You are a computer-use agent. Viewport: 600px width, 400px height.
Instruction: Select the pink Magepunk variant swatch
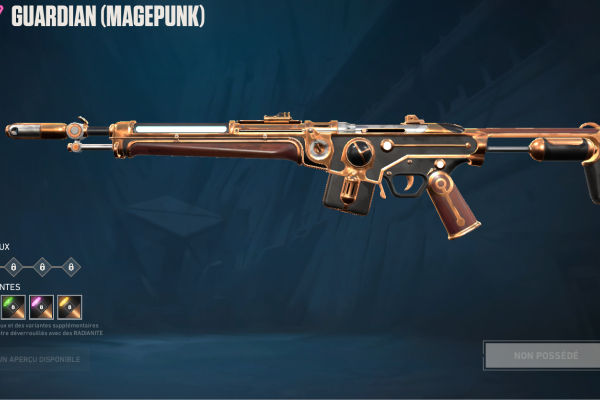(41, 307)
